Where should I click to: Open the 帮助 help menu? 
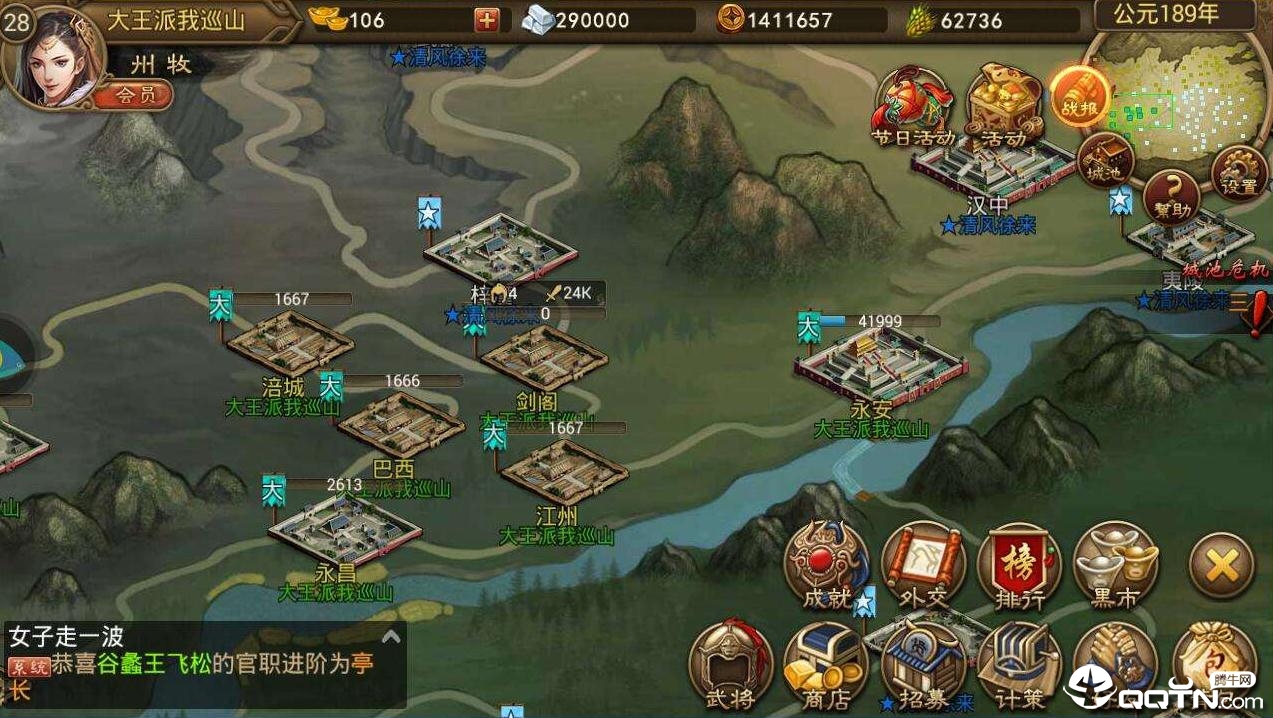point(1171,195)
